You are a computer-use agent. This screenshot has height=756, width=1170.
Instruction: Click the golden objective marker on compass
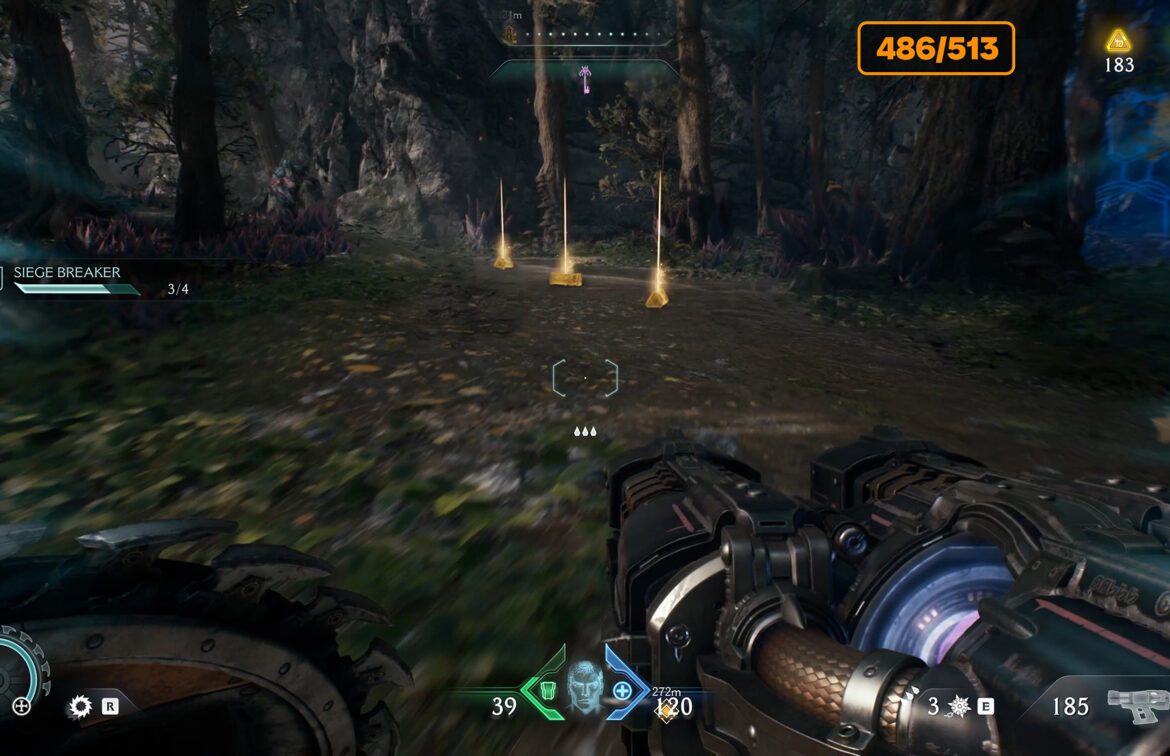click(509, 35)
